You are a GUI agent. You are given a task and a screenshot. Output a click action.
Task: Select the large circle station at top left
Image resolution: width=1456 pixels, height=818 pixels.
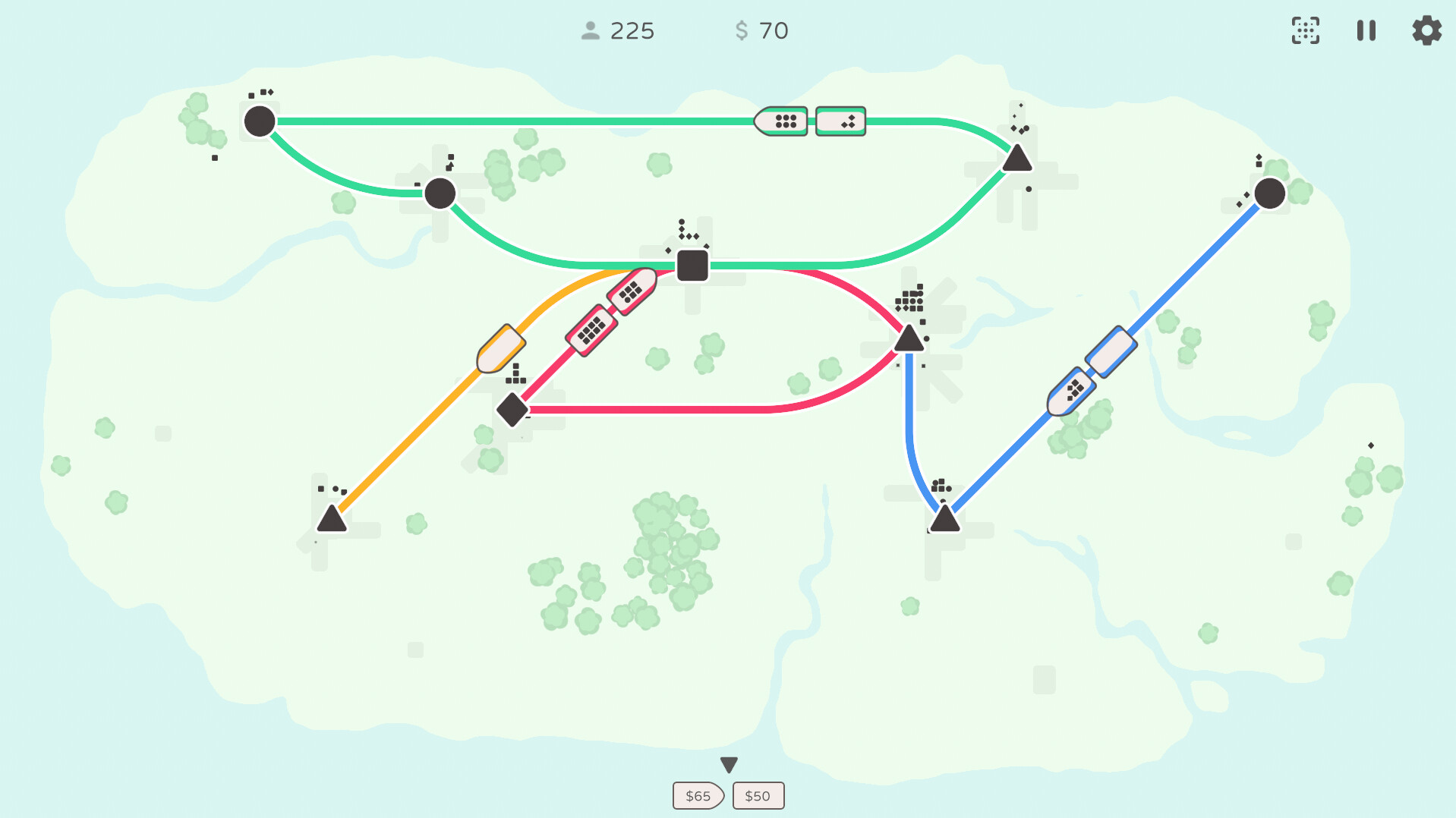point(260,121)
